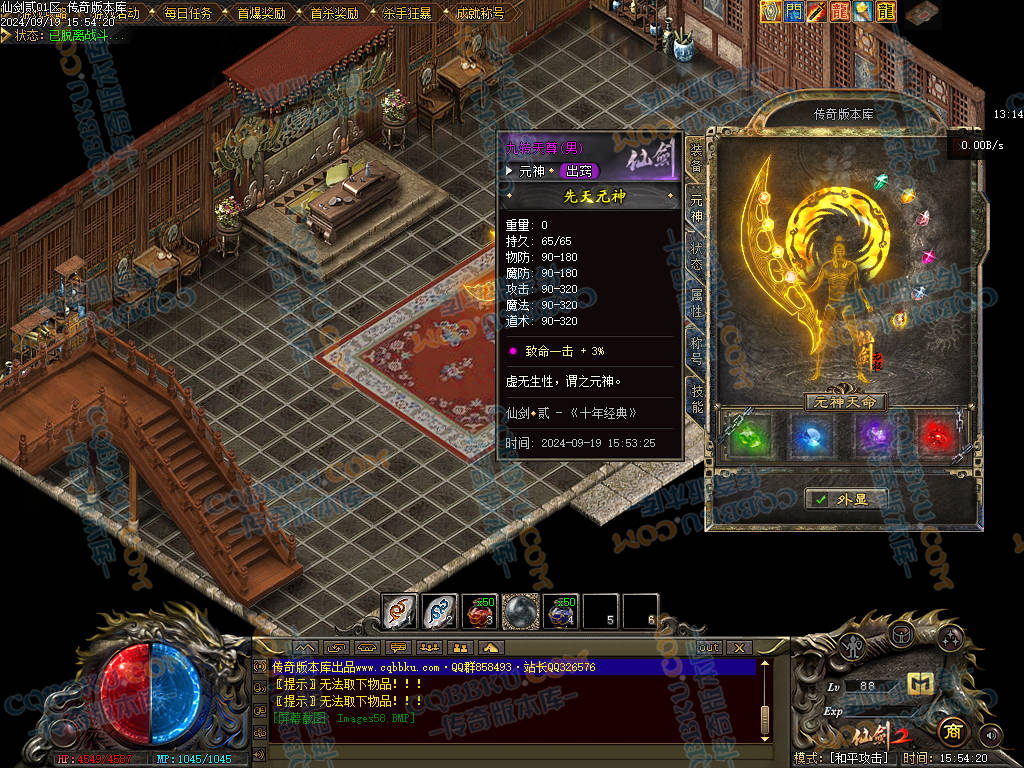Switch to the 属性 attributes tab
1024x768 pixels.
696,303
